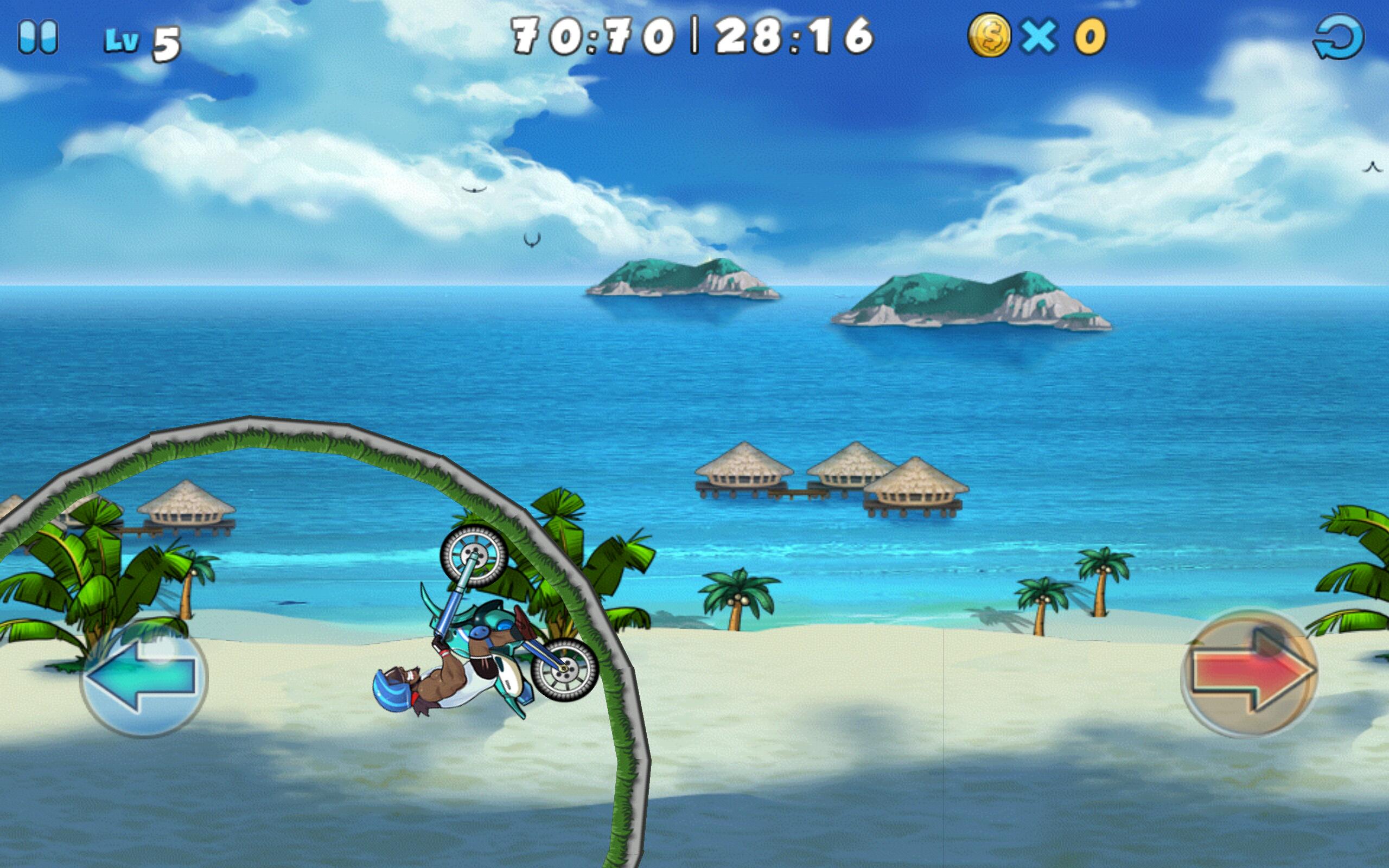
Task: Select the Lv 5 level indicator
Action: (143, 40)
